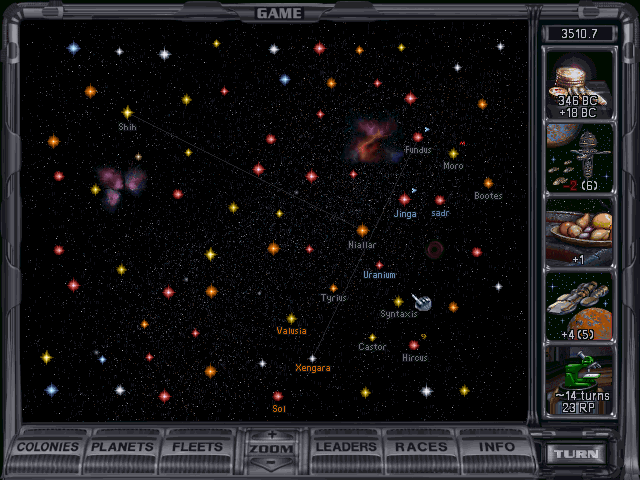
Task: Open the Colonies screen
Action: coord(48,447)
